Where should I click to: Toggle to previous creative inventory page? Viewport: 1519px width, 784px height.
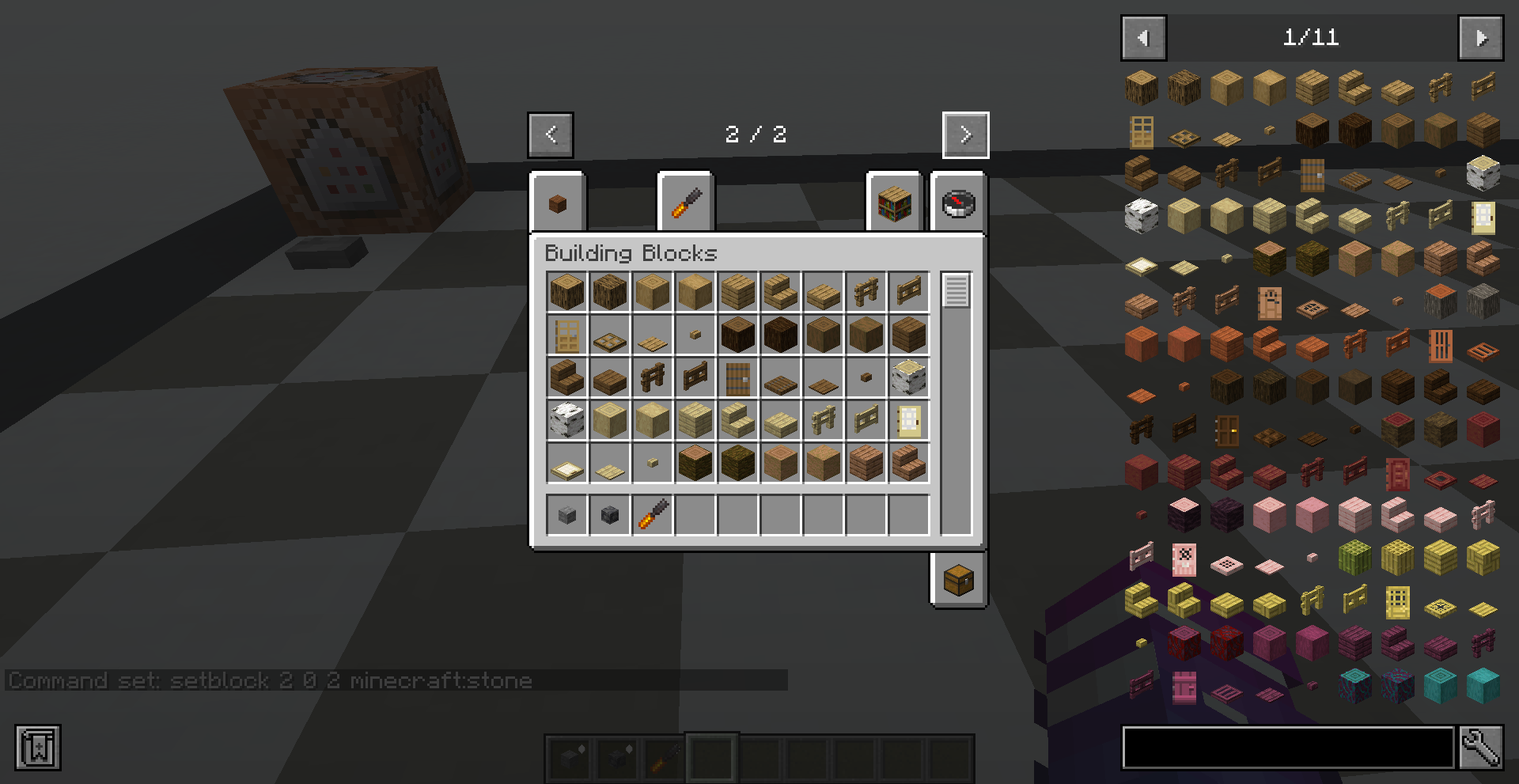click(x=550, y=134)
